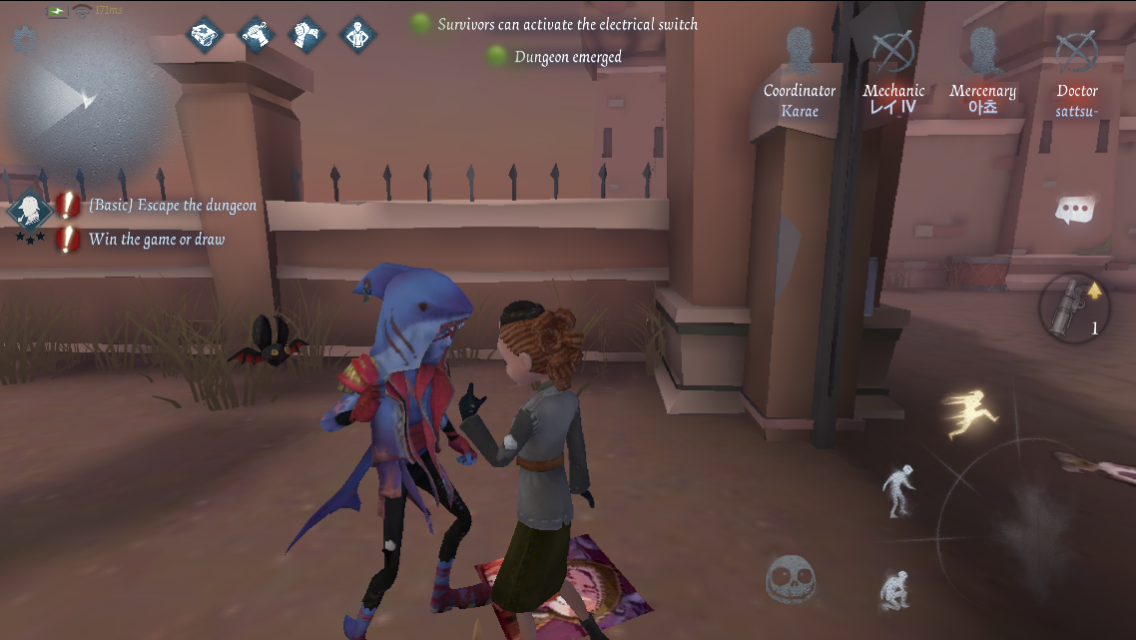Open the detective portrait objectives icon
This screenshot has height=640, width=1136.
[x=29, y=212]
